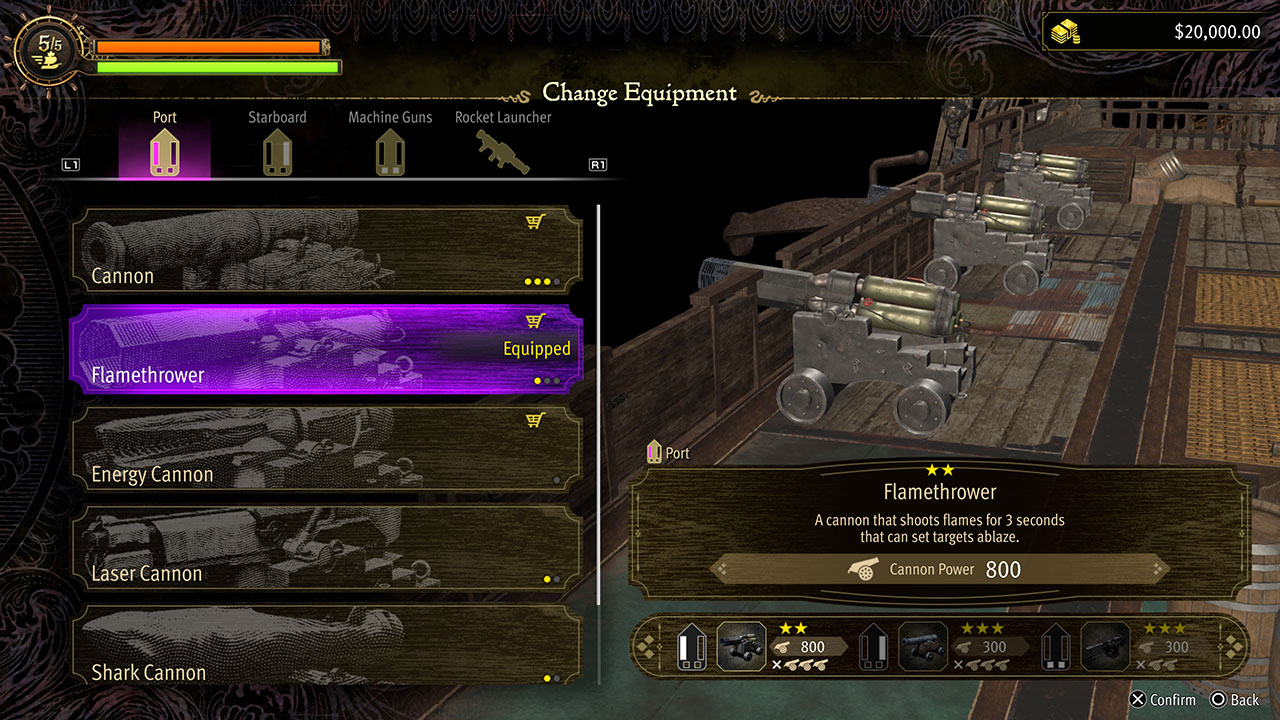
Task: Select the equipped Flamethrower entry
Action: click(326, 349)
